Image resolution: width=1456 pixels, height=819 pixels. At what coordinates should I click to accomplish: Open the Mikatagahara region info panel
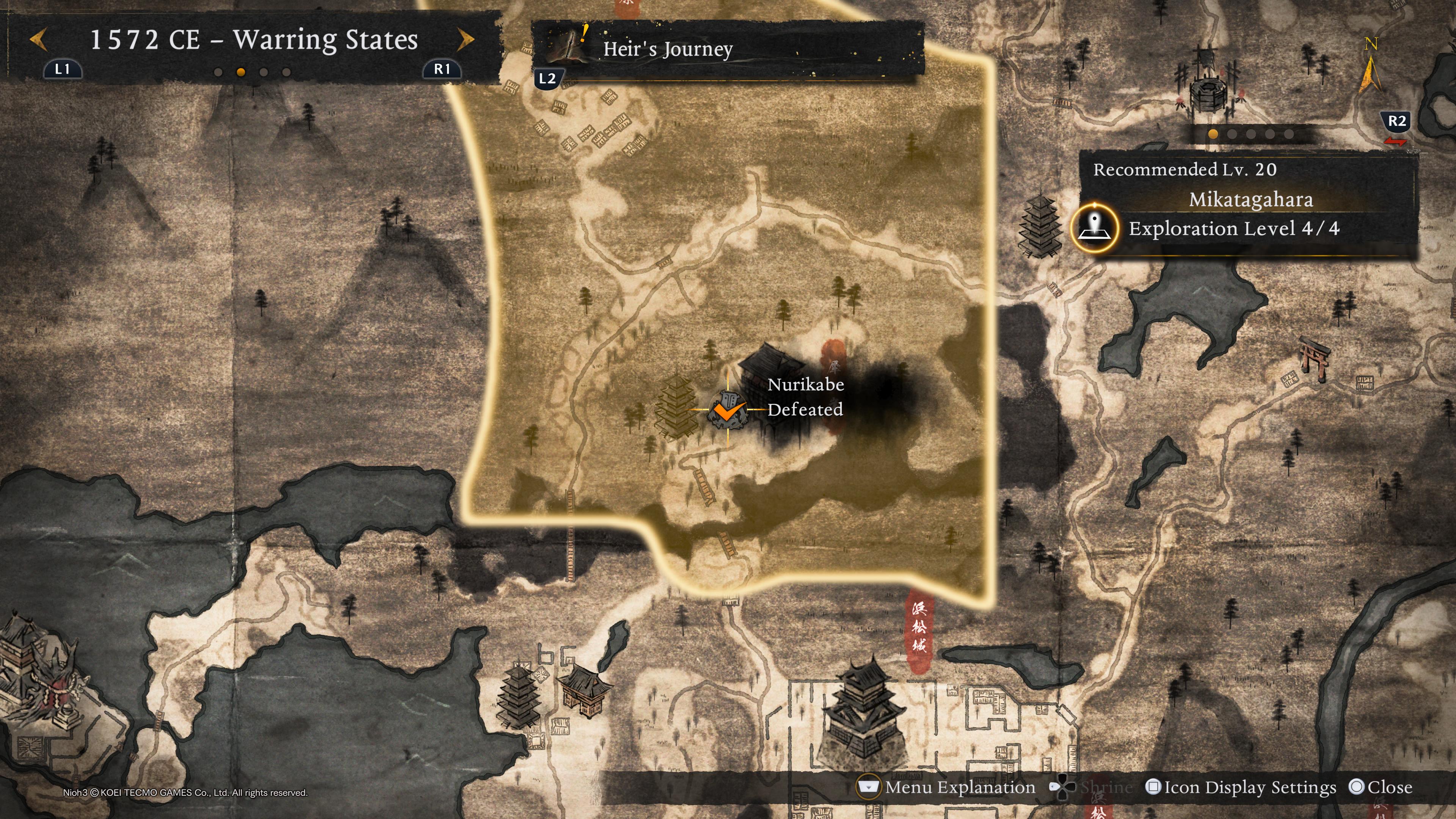pos(1250,199)
